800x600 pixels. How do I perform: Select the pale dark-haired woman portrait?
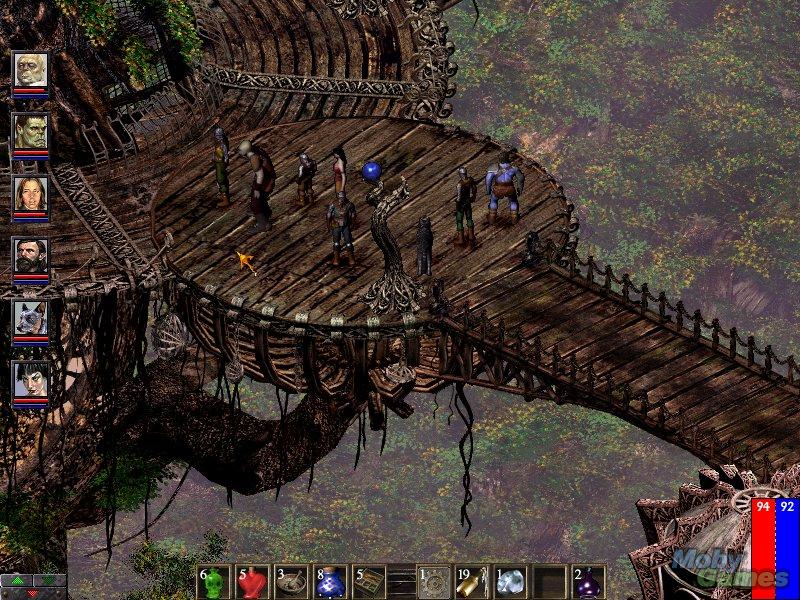(x=31, y=380)
